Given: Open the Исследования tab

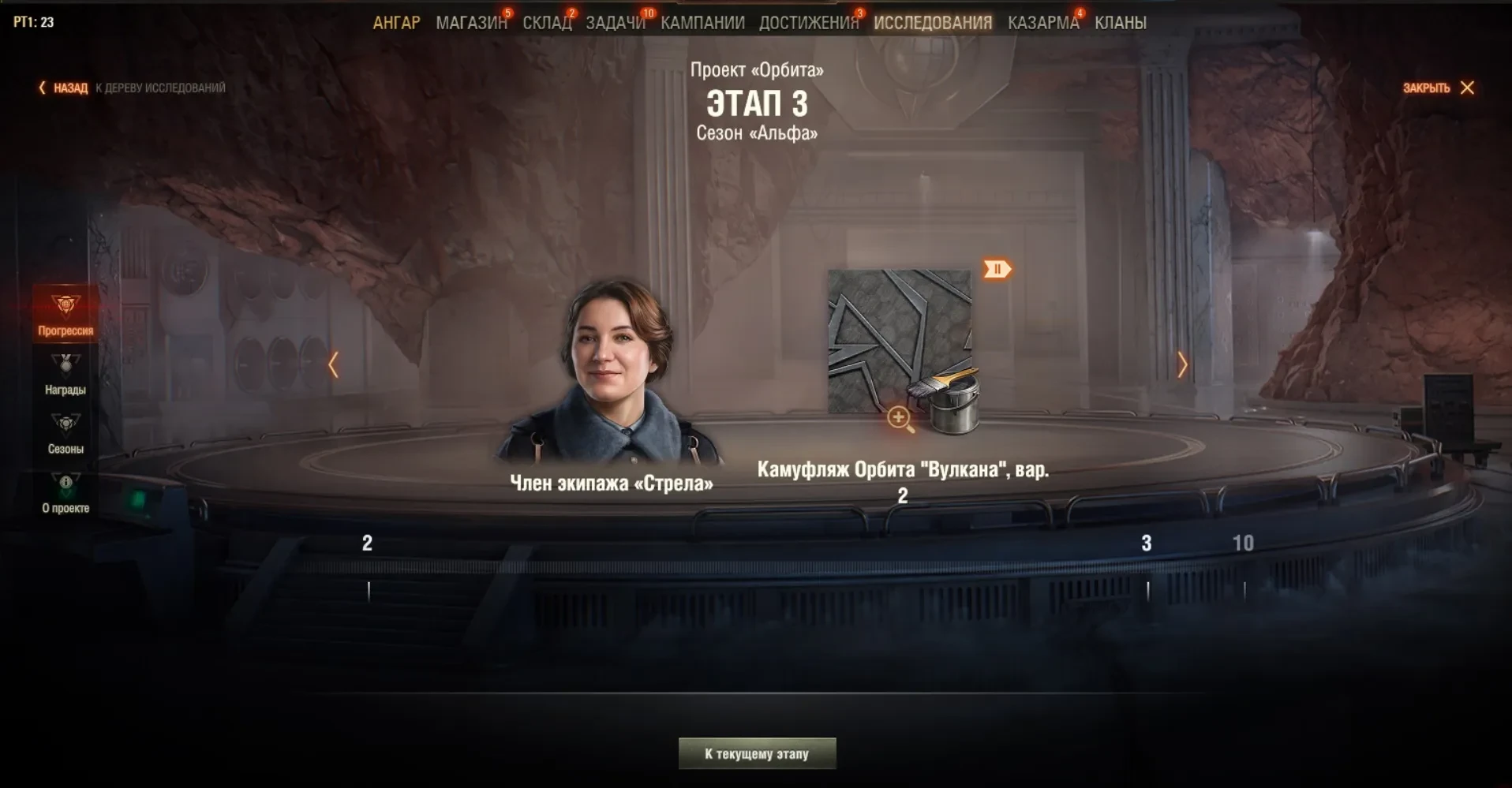Looking at the screenshot, I should click(933, 23).
